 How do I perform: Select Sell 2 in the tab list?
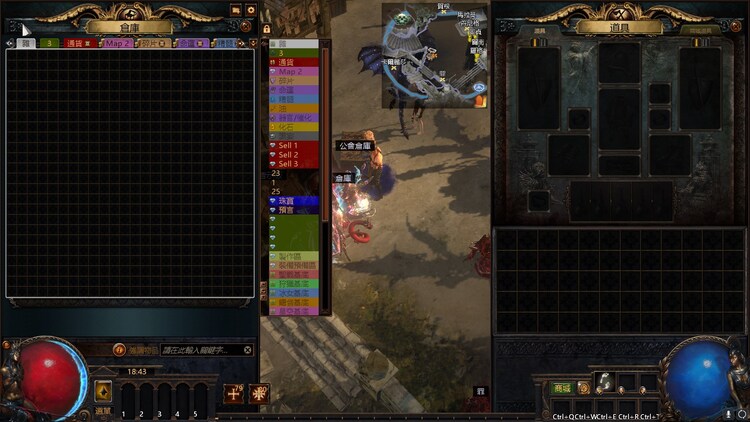click(x=293, y=155)
